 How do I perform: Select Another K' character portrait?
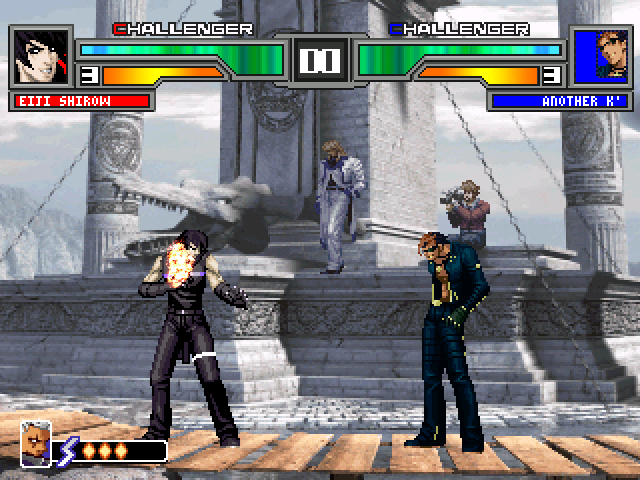[600, 56]
